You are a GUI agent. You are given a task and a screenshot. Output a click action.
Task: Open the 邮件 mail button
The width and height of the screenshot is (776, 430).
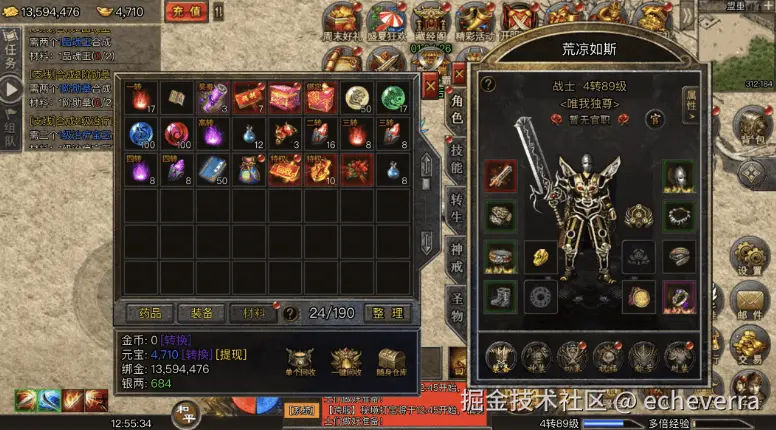click(x=749, y=303)
